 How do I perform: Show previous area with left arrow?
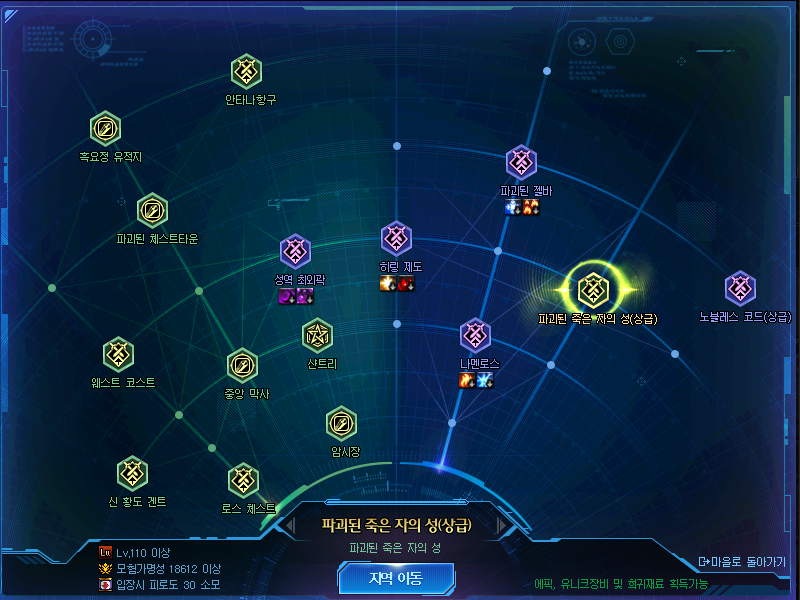point(290,525)
